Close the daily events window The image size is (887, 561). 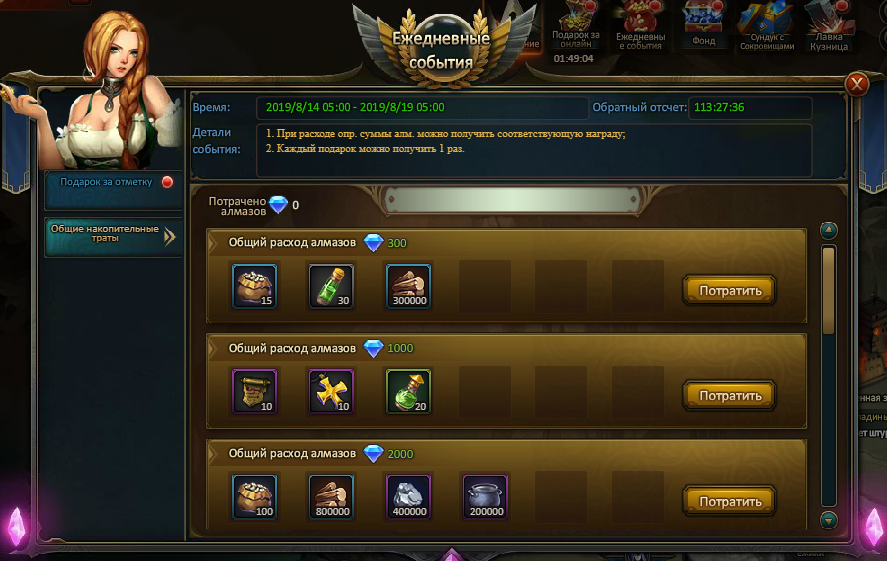click(x=856, y=84)
